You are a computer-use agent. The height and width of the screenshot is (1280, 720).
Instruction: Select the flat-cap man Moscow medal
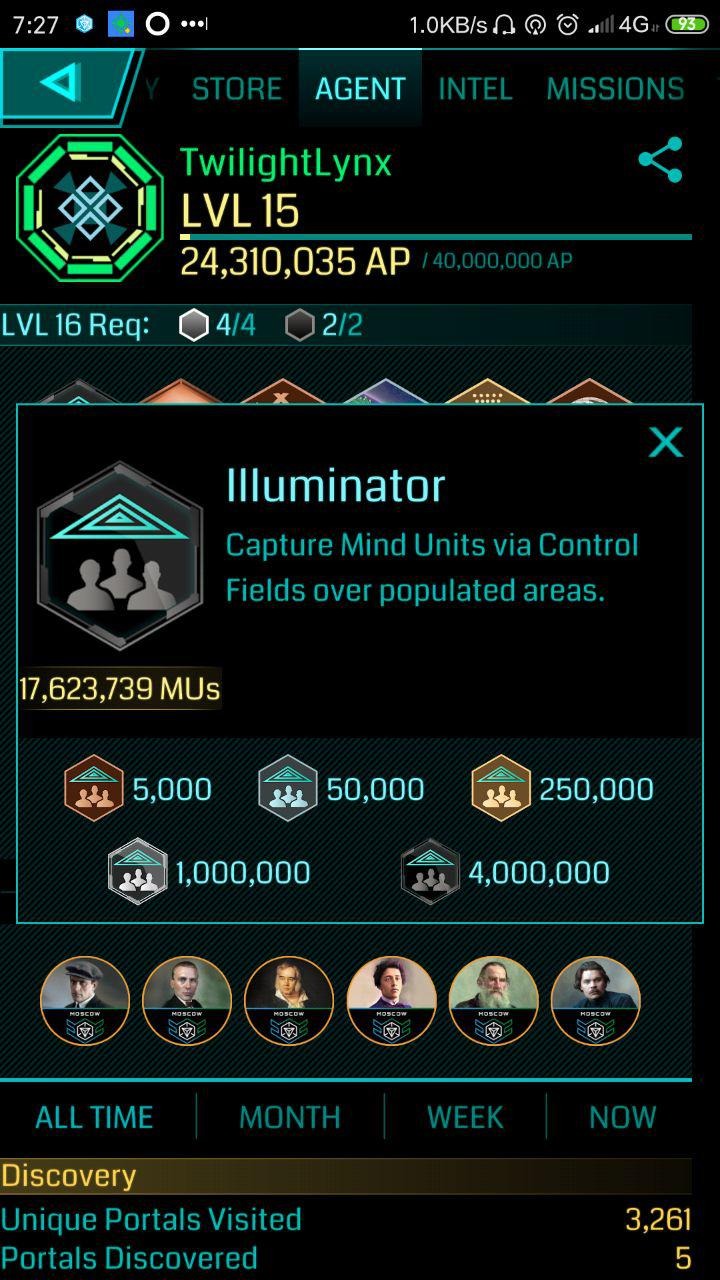pos(85,1001)
